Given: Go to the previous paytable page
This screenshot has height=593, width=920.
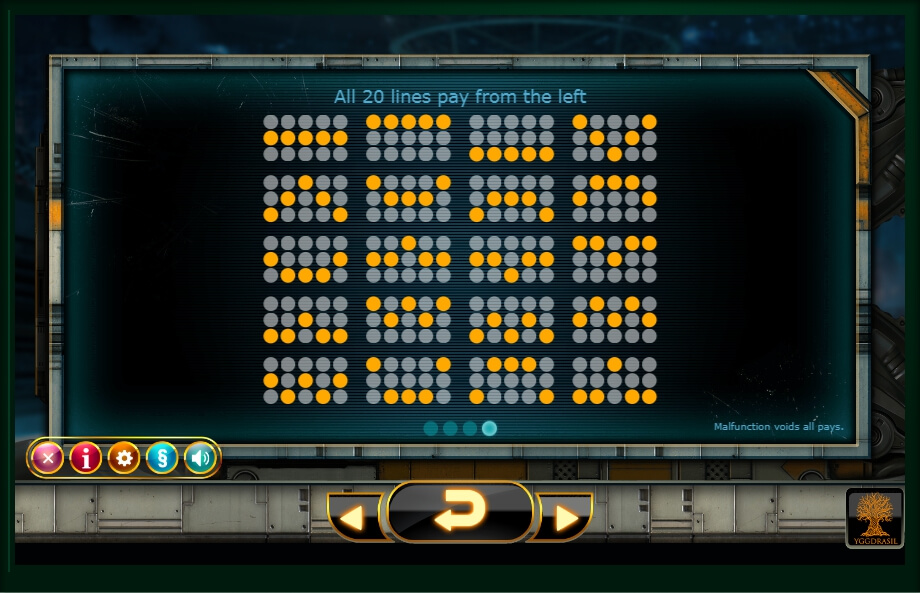Looking at the screenshot, I should click(x=352, y=517).
